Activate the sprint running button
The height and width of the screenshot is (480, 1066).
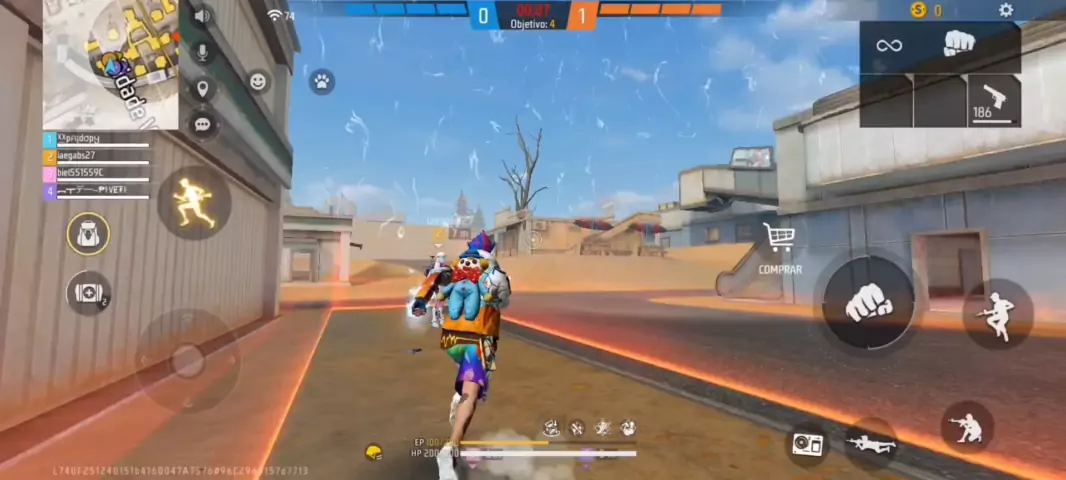coord(194,203)
